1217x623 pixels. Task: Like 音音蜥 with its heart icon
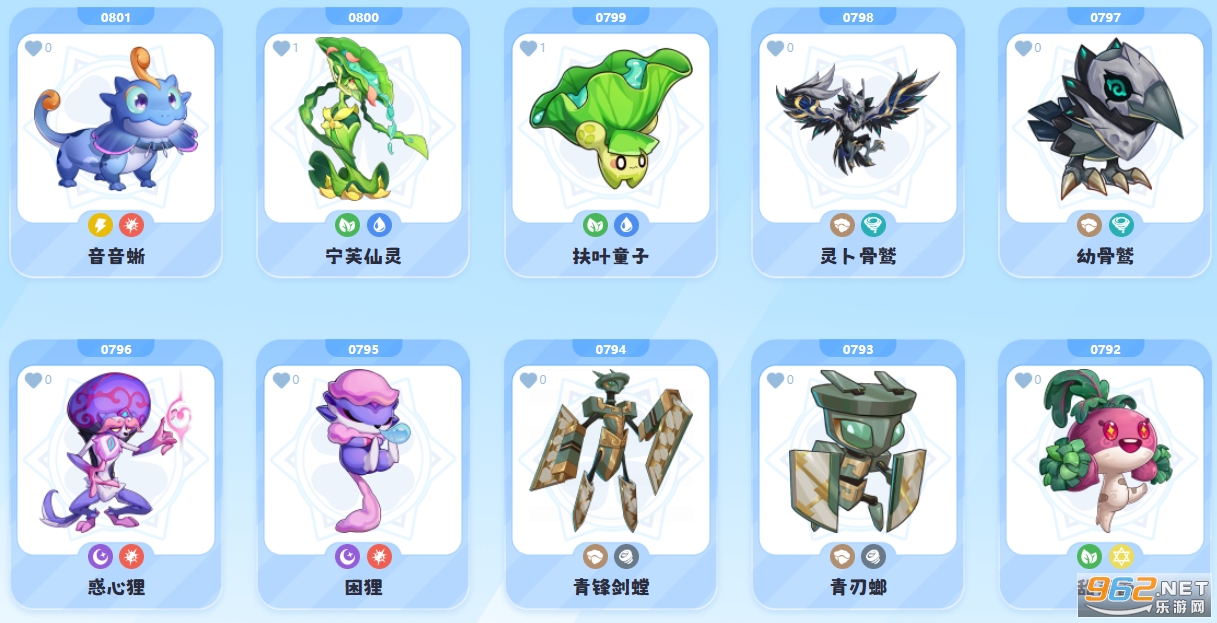pos(34,48)
